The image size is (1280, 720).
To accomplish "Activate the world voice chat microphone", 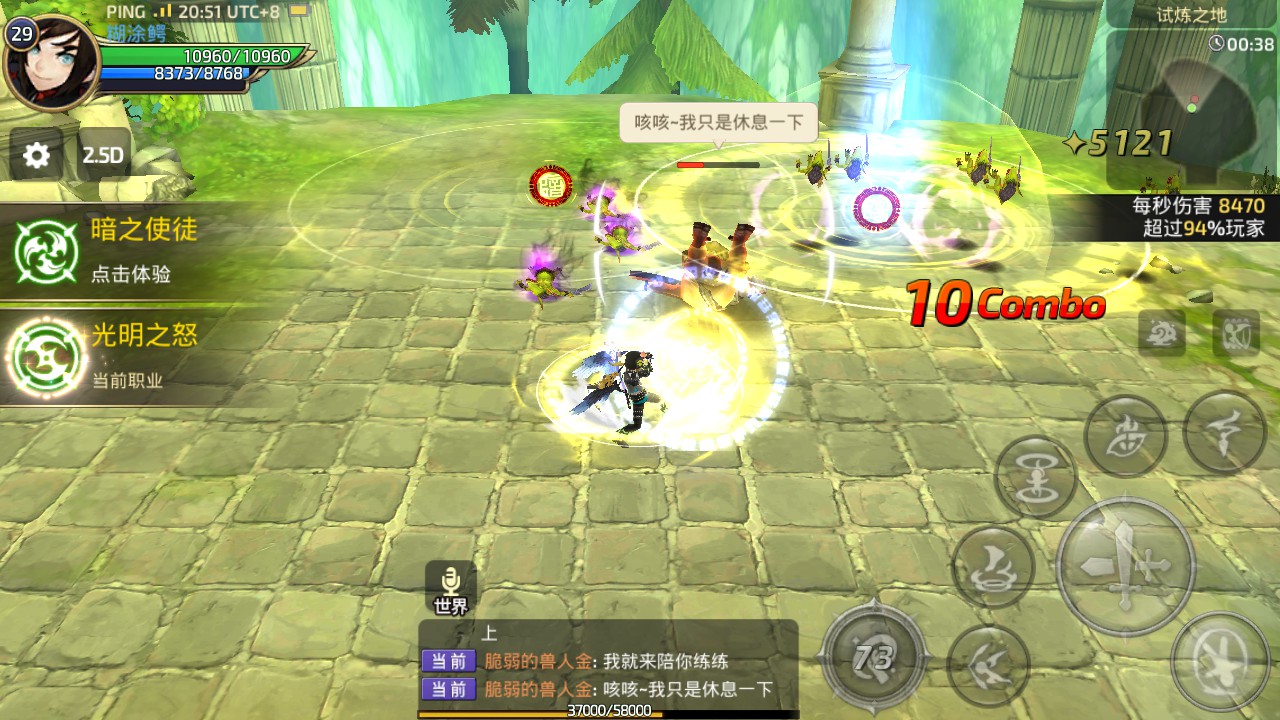I will click(x=451, y=588).
